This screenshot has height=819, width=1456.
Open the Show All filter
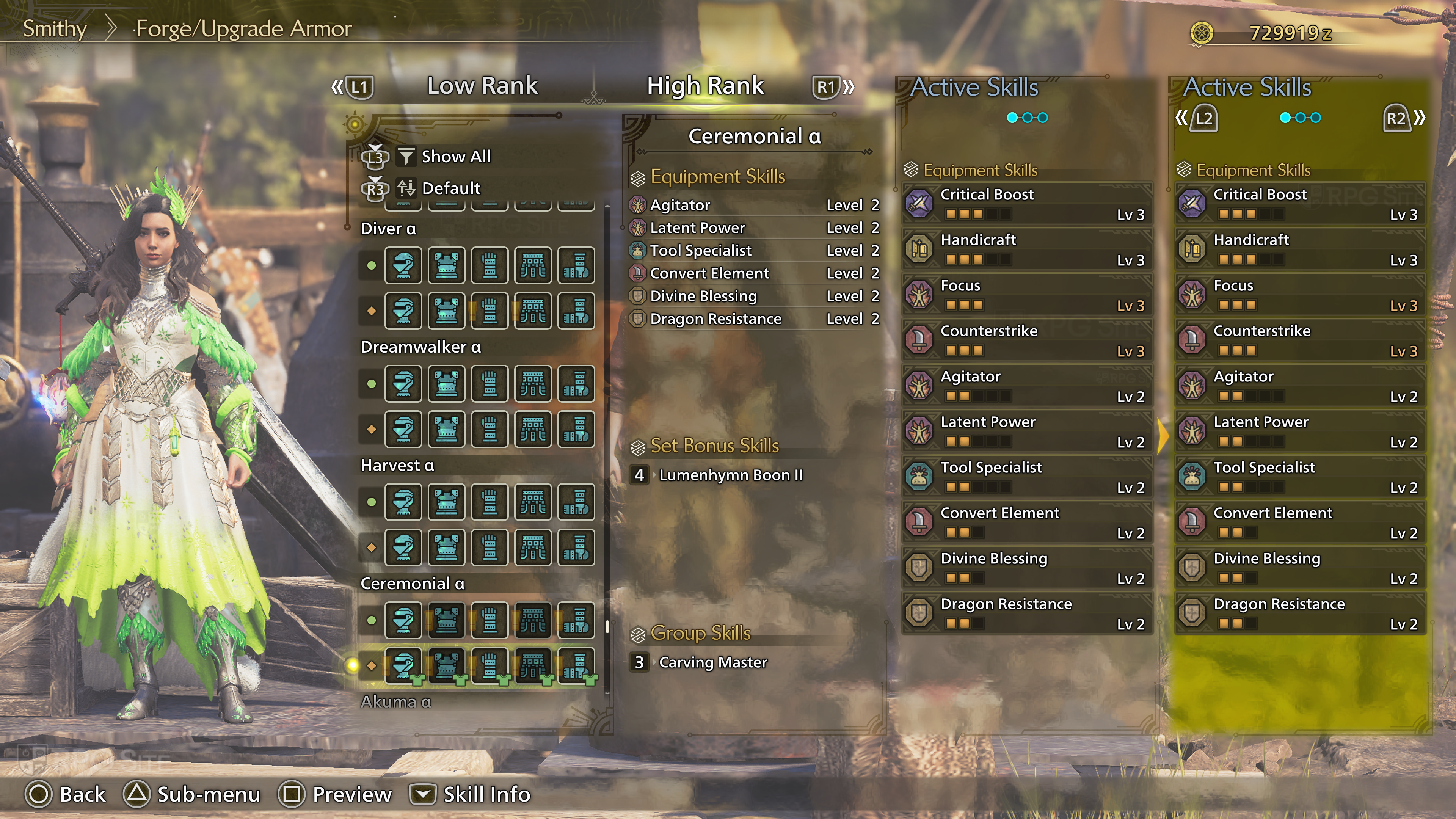(x=455, y=157)
